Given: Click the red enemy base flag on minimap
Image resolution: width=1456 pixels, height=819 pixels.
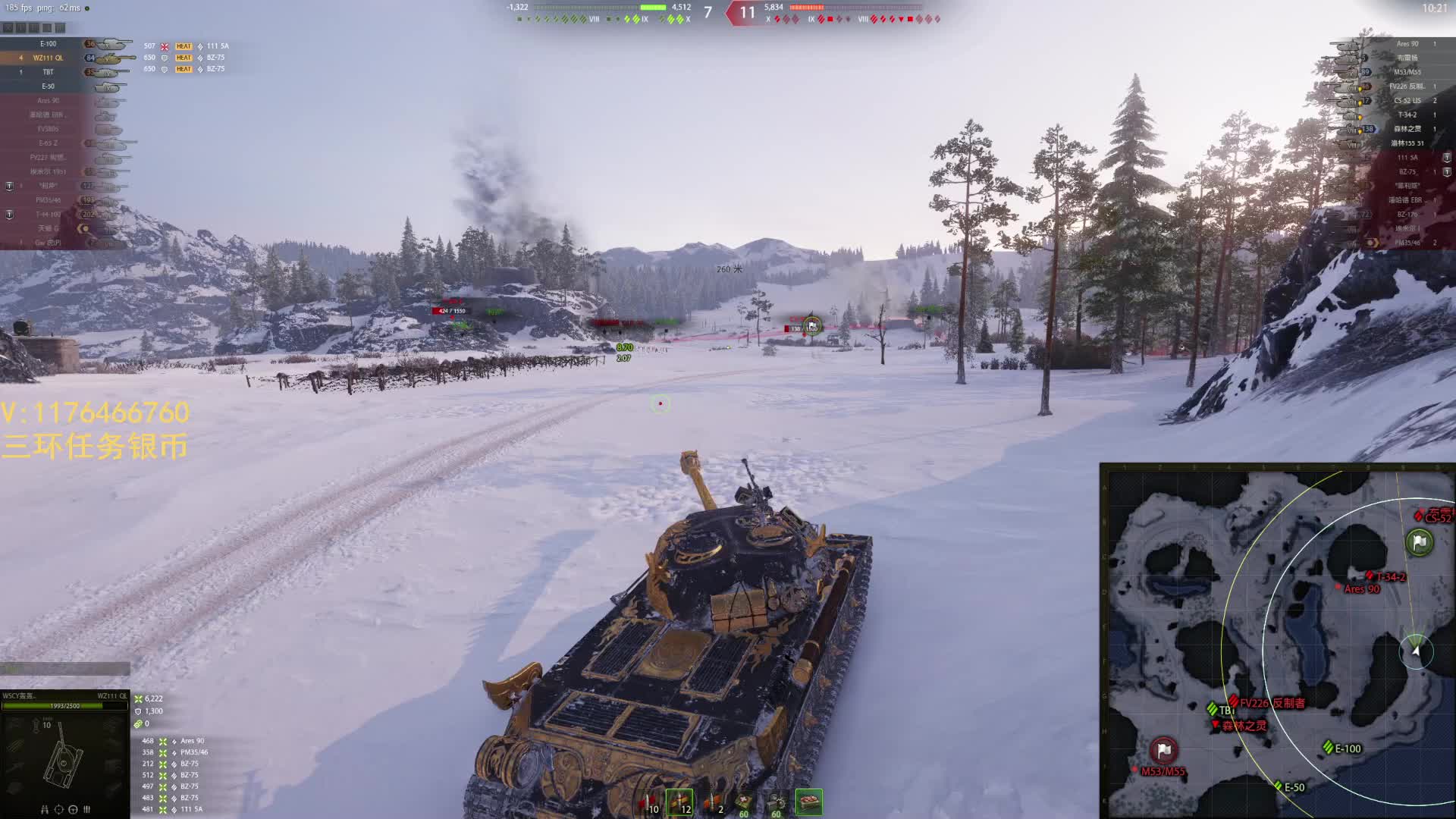Looking at the screenshot, I should pos(1164,750).
